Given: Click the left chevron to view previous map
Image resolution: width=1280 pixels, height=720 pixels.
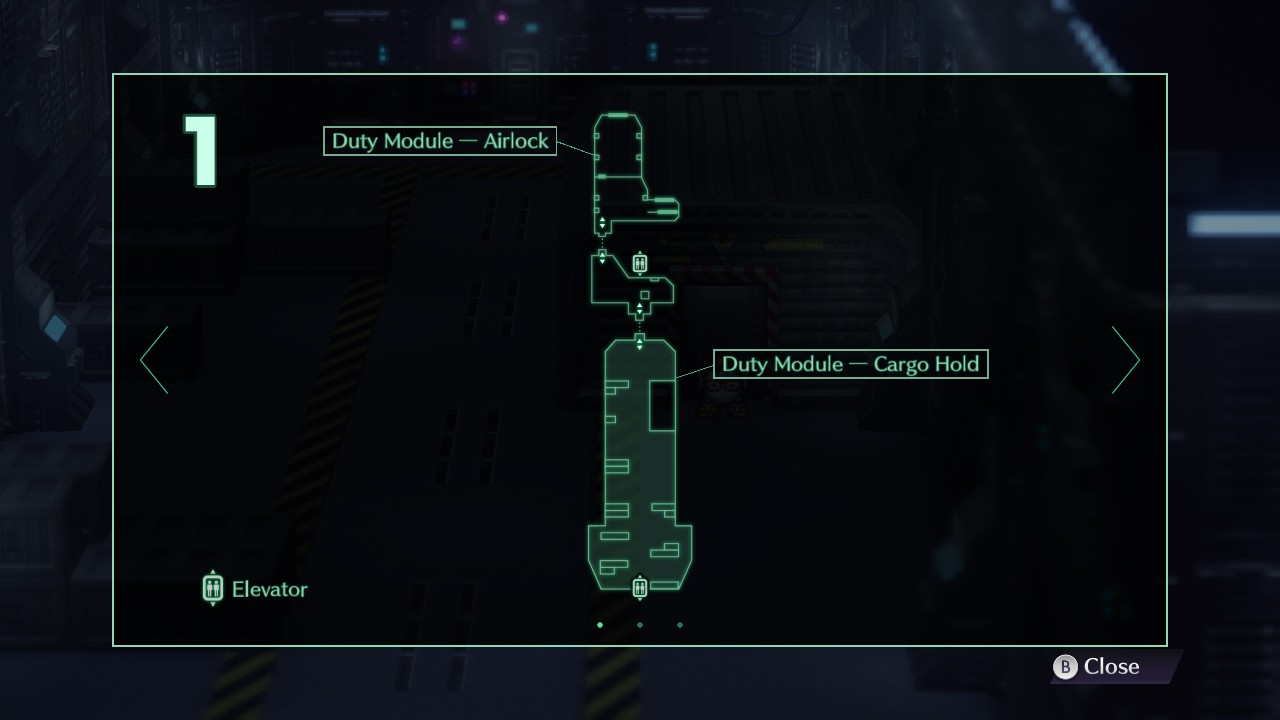Looking at the screenshot, I should [153, 360].
